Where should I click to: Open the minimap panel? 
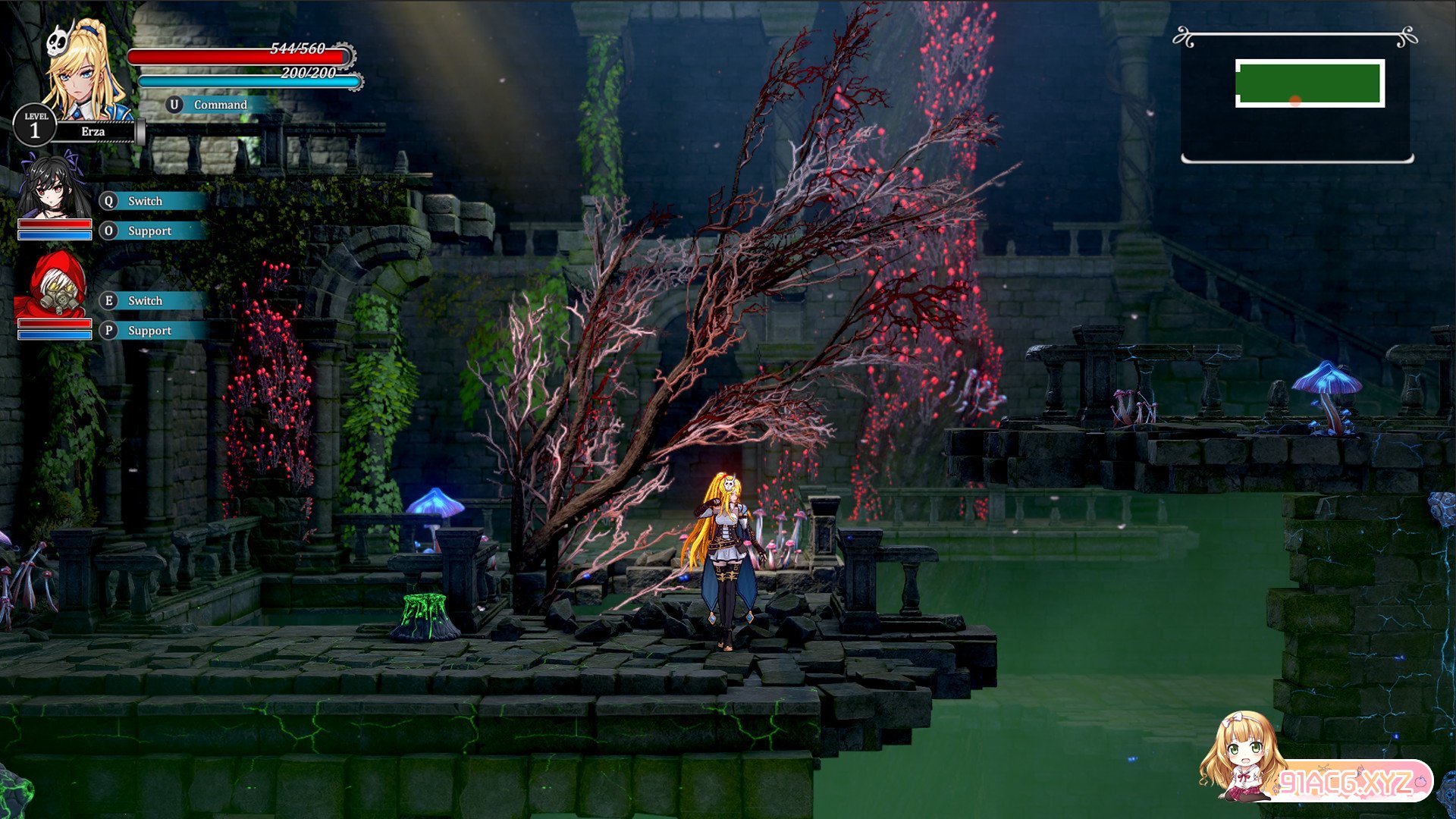pyautogui.click(x=1297, y=97)
